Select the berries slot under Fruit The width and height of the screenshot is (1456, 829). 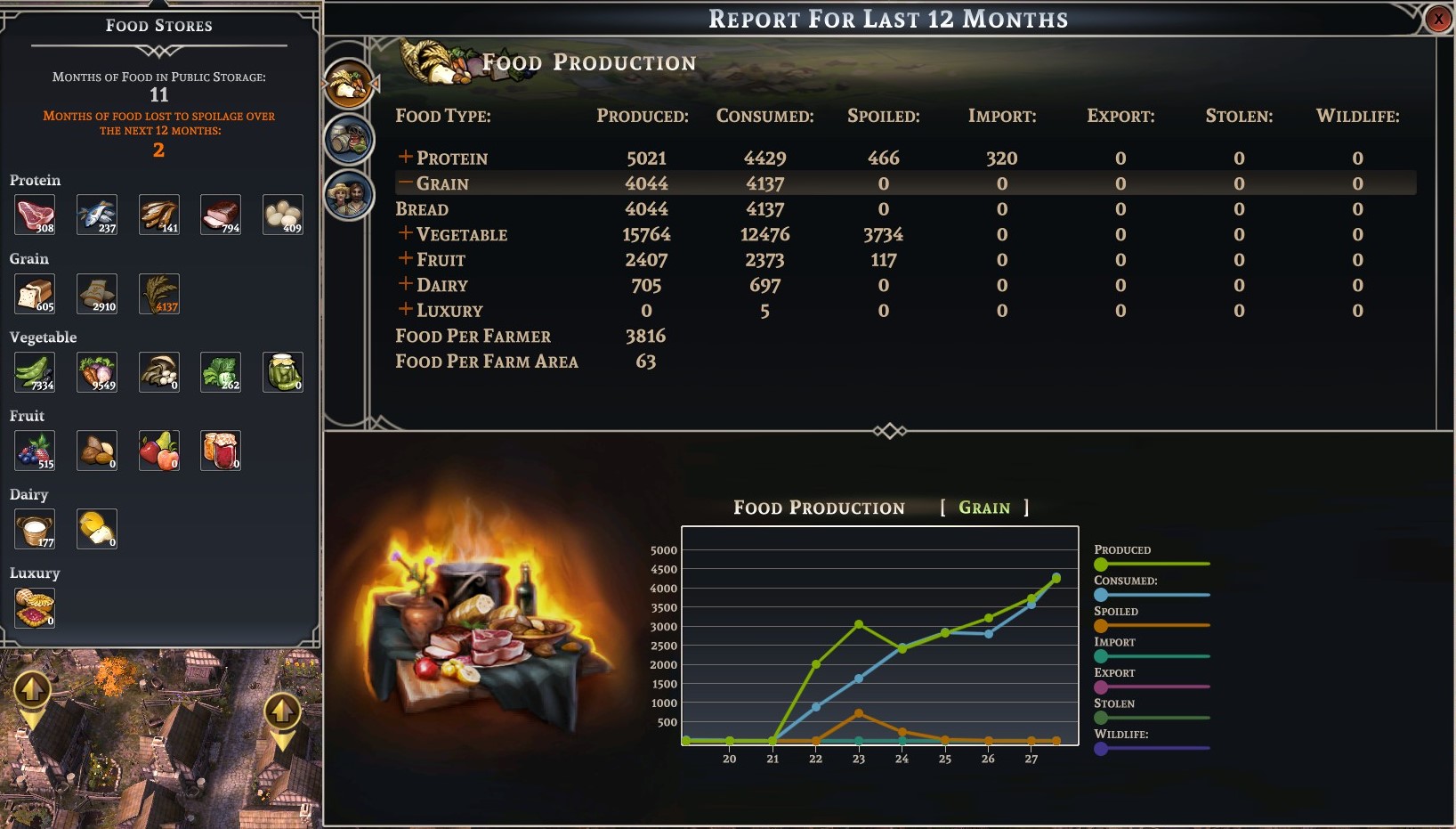pyautogui.click(x=35, y=451)
